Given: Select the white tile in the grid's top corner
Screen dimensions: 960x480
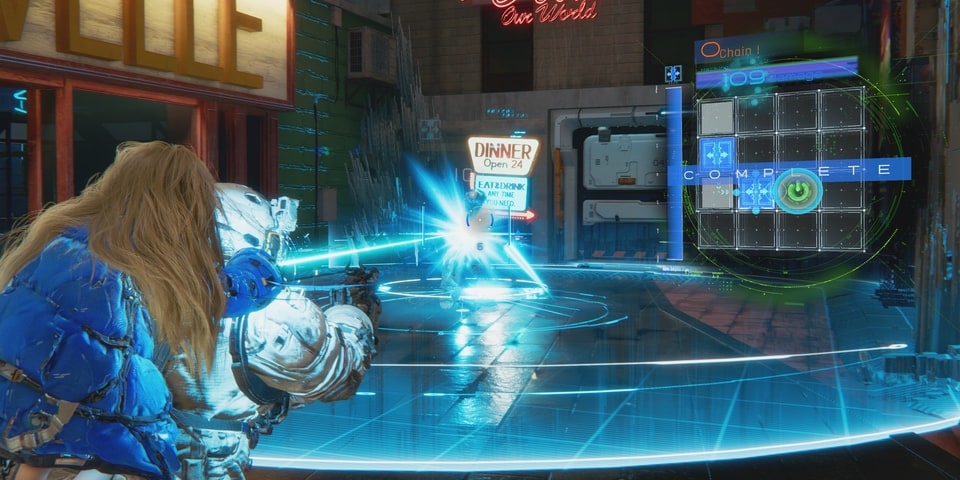Looking at the screenshot, I should coord(716,116).
